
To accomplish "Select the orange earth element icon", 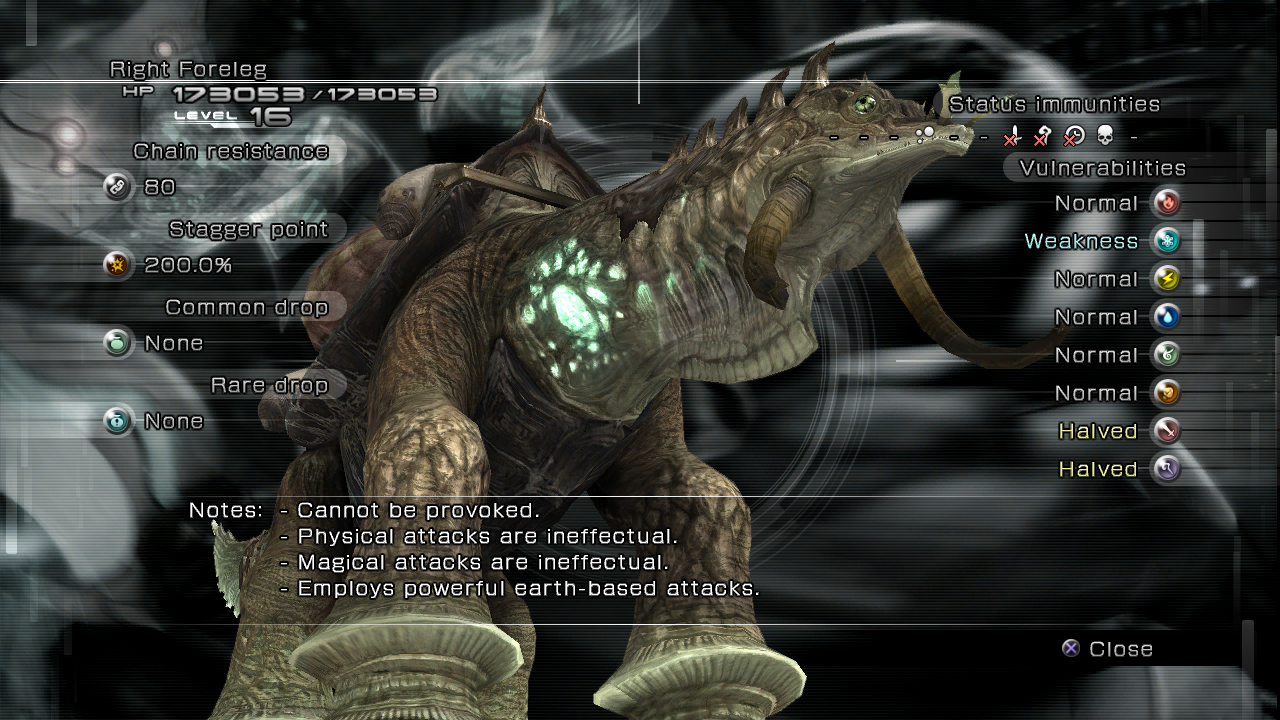I will (1166, 393).
